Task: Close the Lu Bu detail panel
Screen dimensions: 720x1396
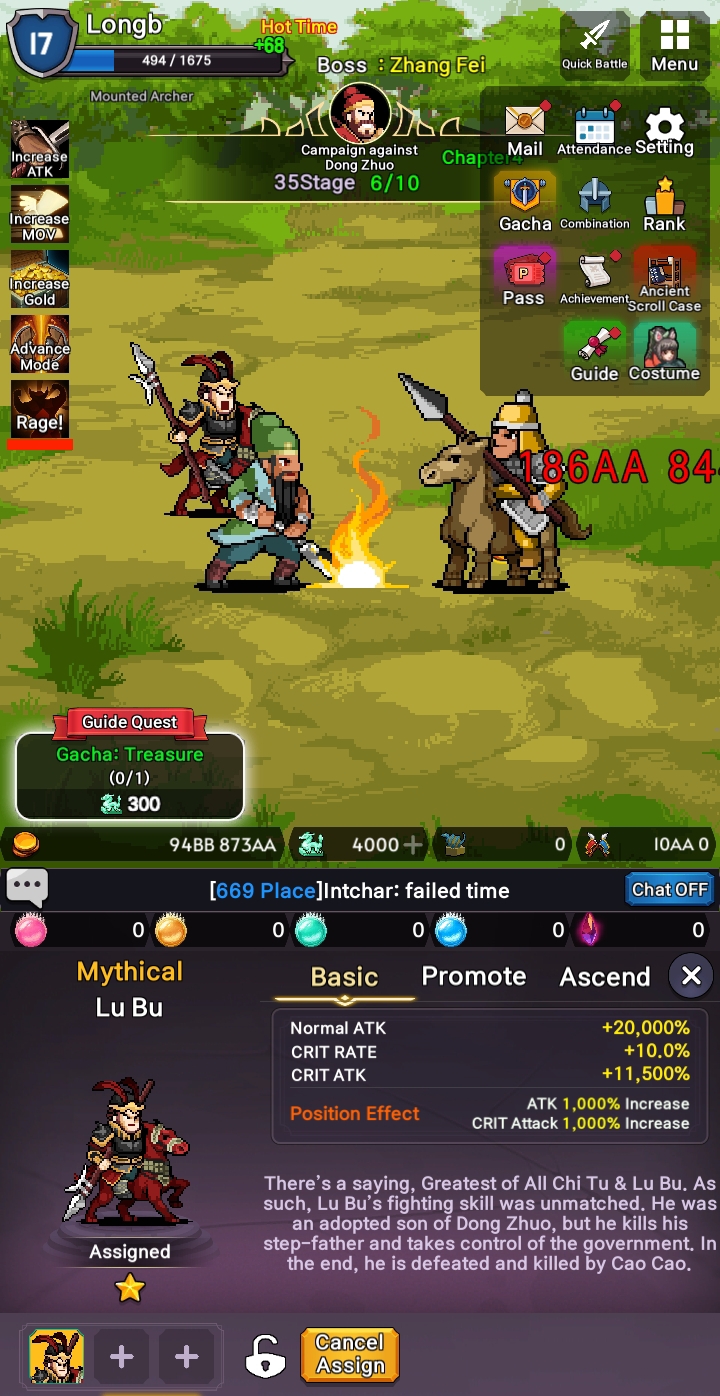Action: click(691, 976)
